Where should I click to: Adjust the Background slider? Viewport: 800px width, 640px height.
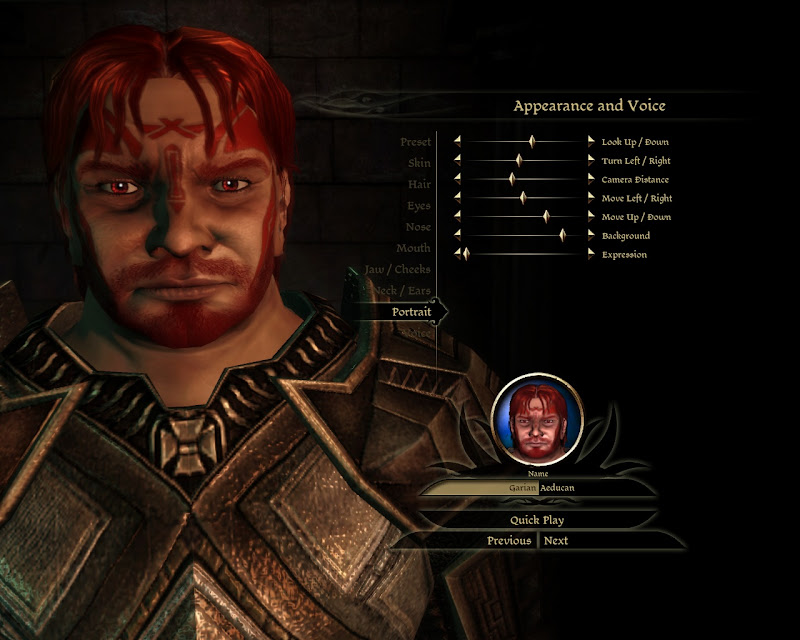pyautogui.click(x=562, y=235)
